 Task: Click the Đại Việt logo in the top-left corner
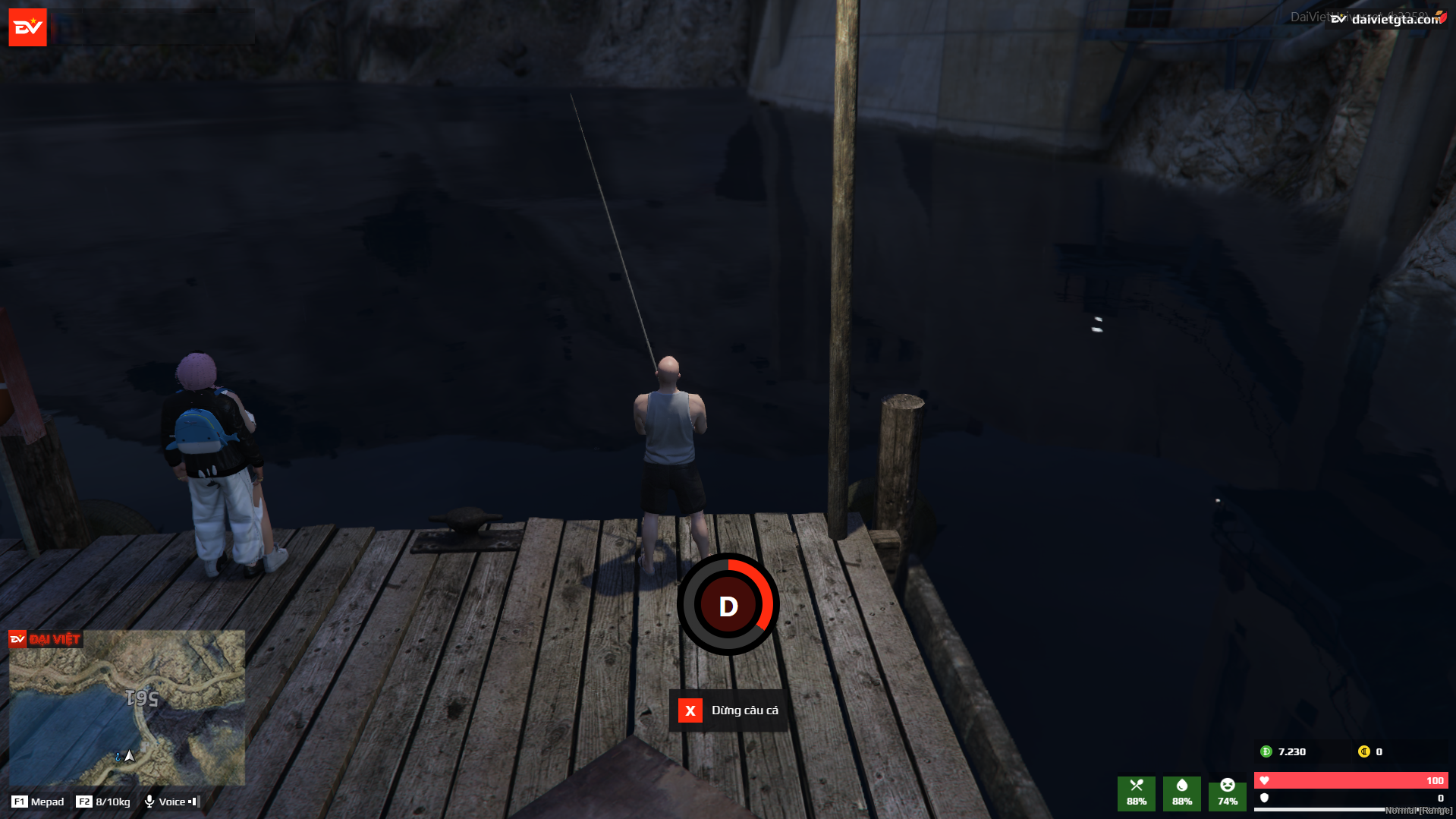[27, 27]
